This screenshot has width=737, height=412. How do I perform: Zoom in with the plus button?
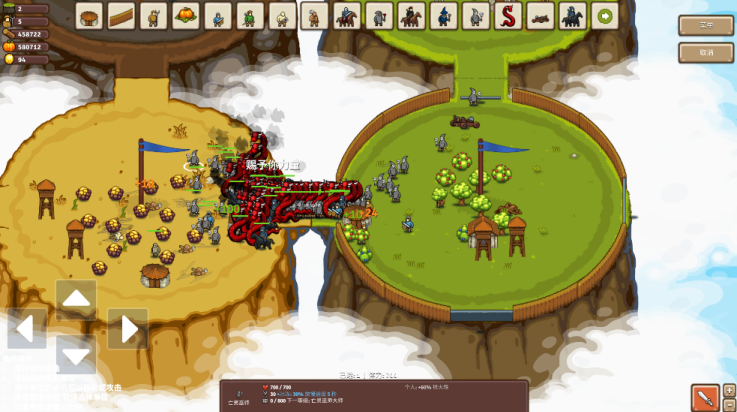coord(729,390)
